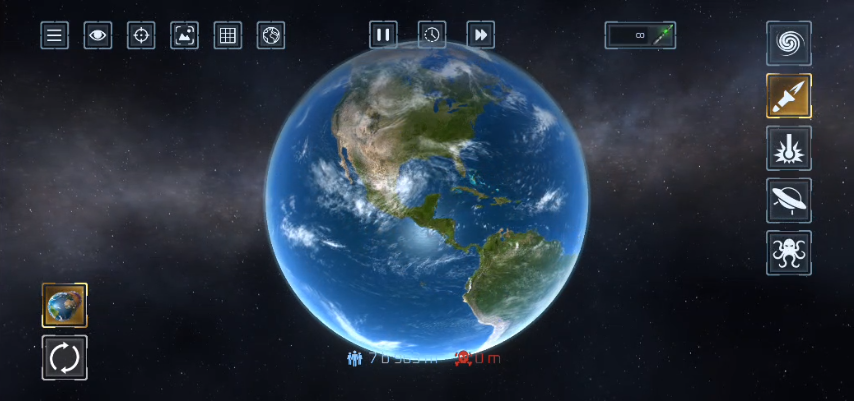Screen dimensions: 854x401
Task: Select the UFO weapon category
Action: click(789, 200)
